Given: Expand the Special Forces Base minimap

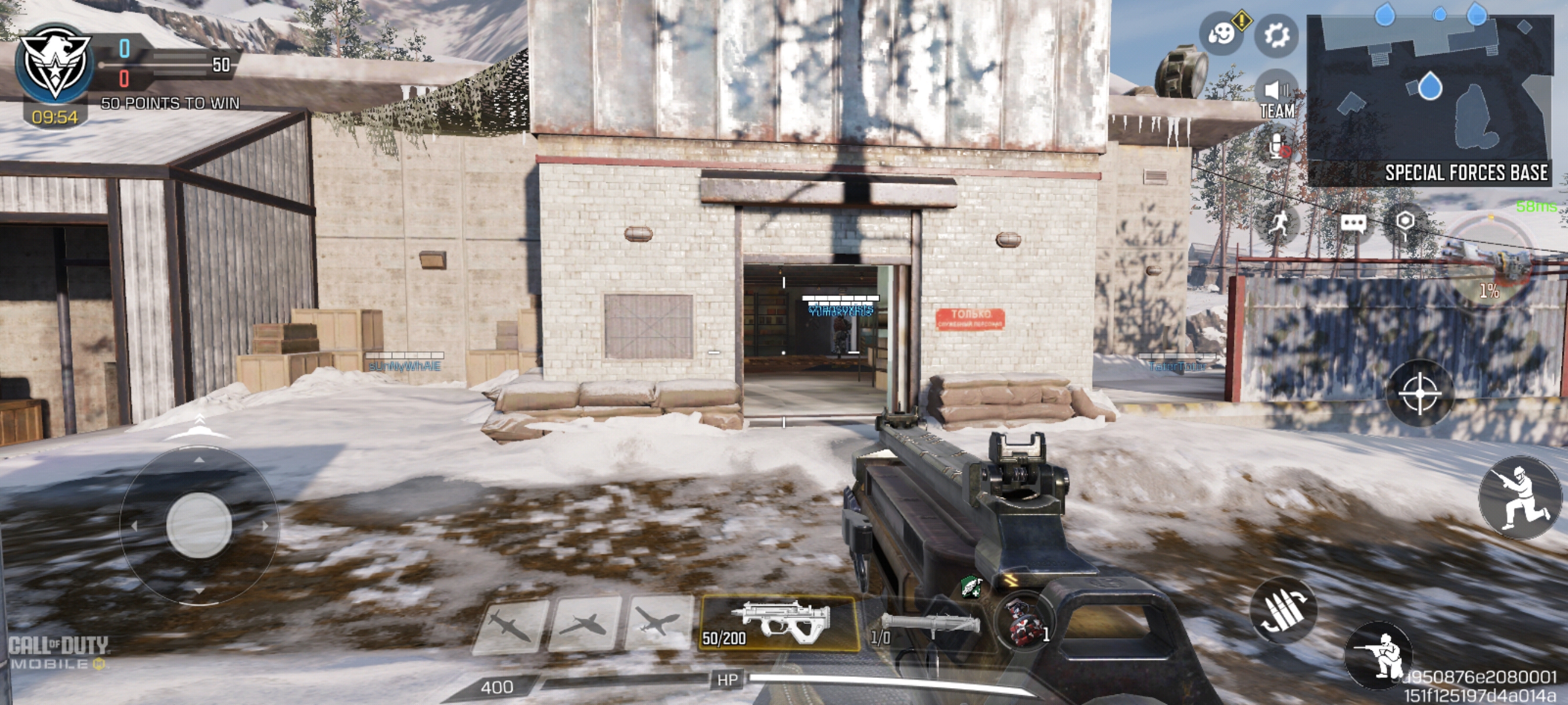Looking at the screenshot, I should 1429,98.
